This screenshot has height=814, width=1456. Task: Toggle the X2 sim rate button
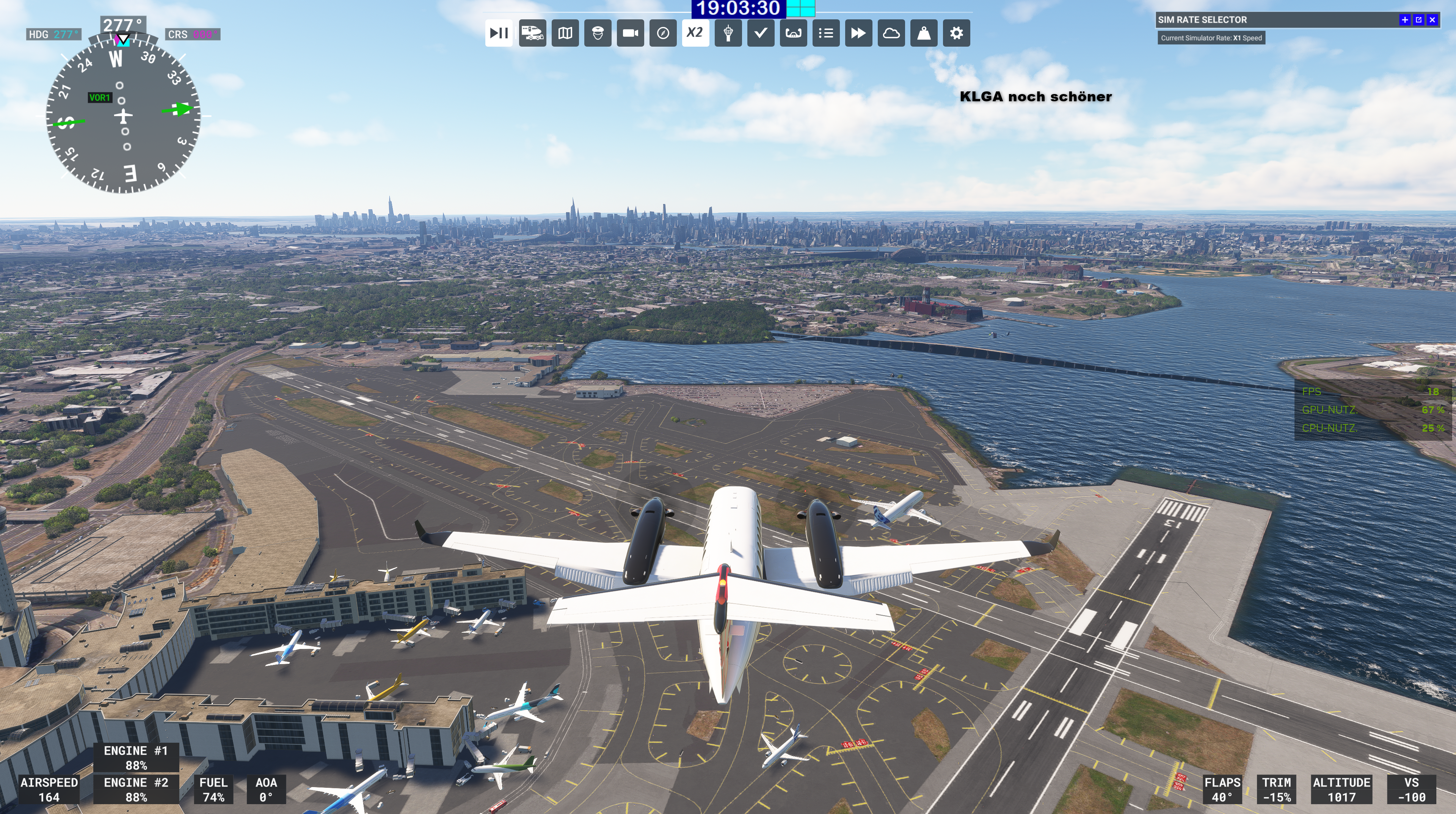click(x=695, y=33)
